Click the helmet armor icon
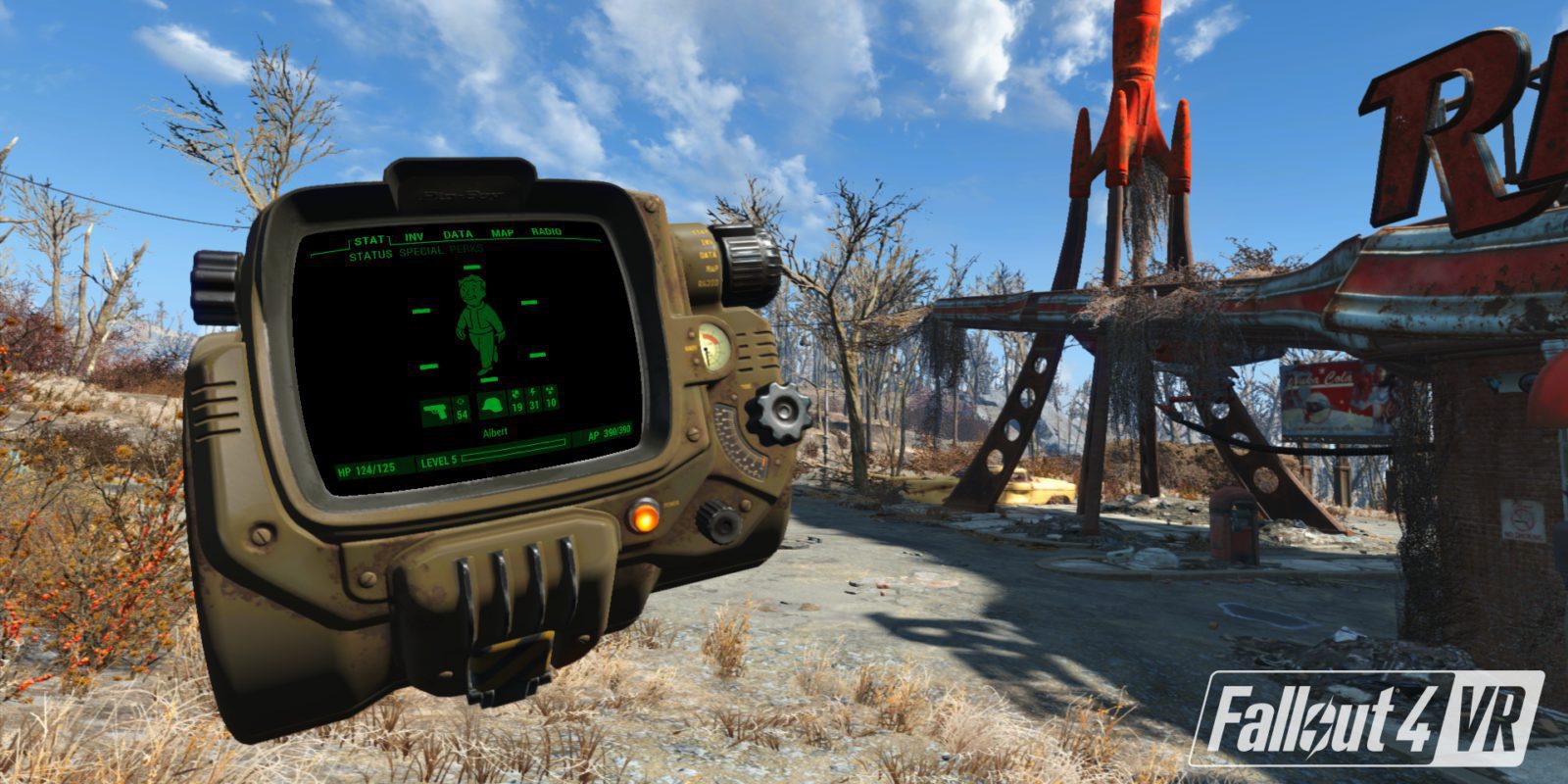Image resolution: width=1568 pixels, height=784 pixels. pos(493,406)
